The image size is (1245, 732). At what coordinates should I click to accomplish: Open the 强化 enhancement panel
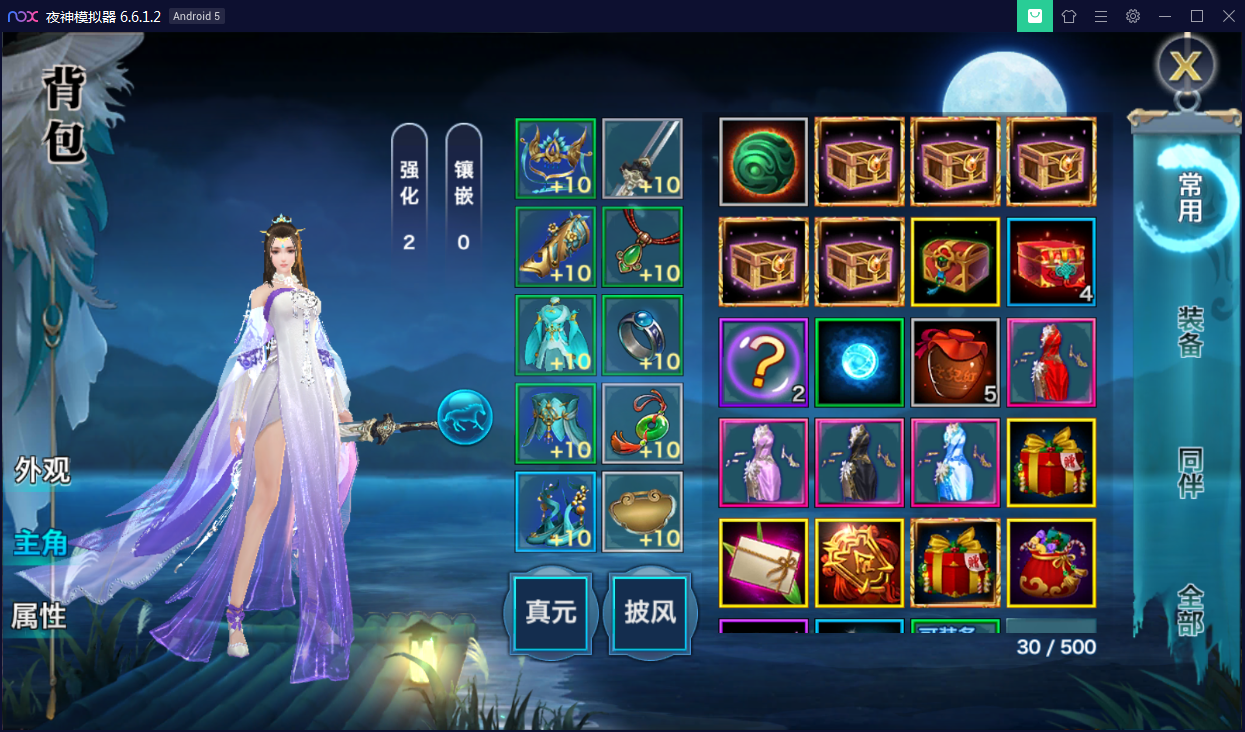(x=409, y=188)
